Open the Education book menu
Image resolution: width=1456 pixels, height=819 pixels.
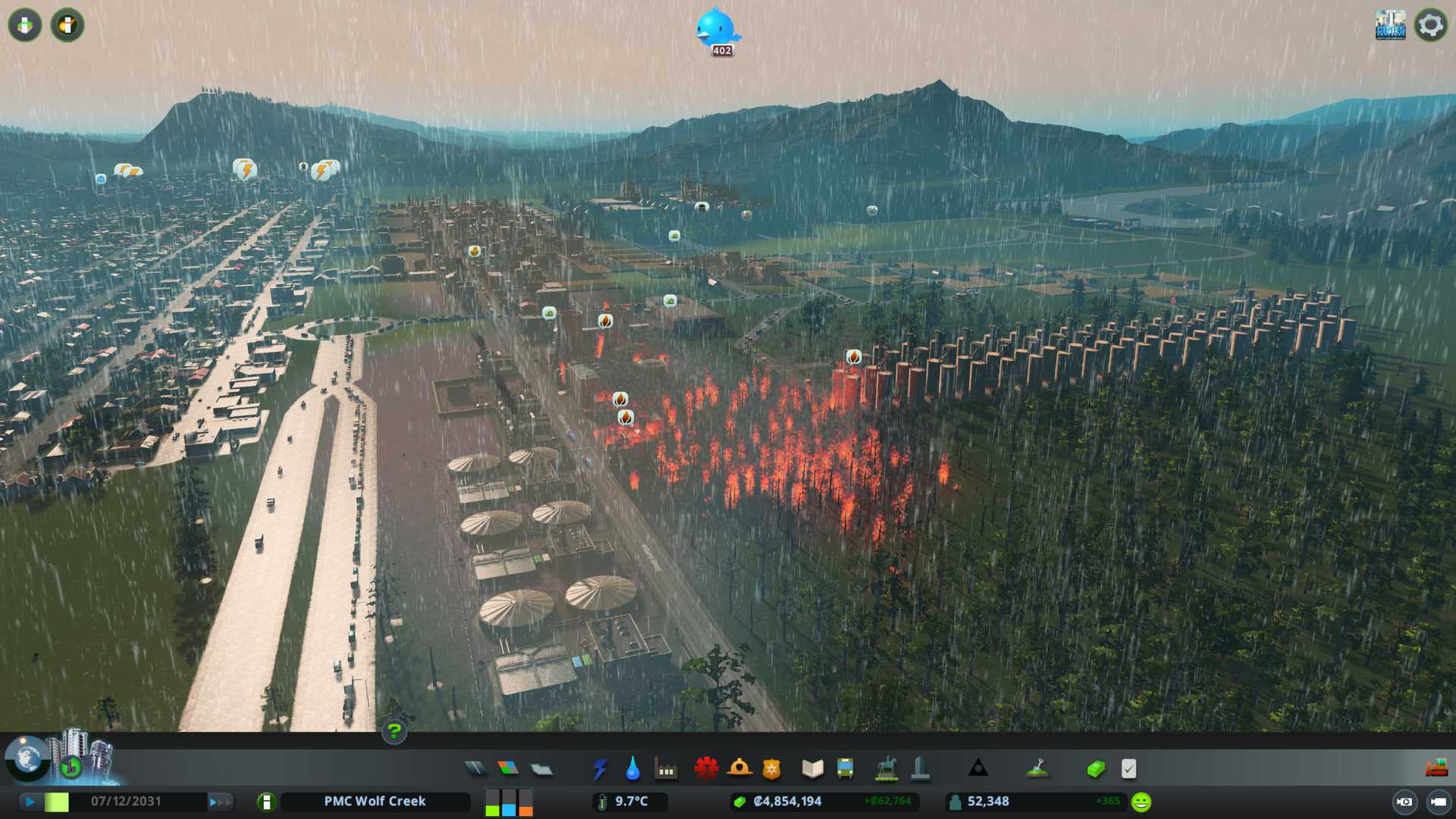(x=812, y=769)
